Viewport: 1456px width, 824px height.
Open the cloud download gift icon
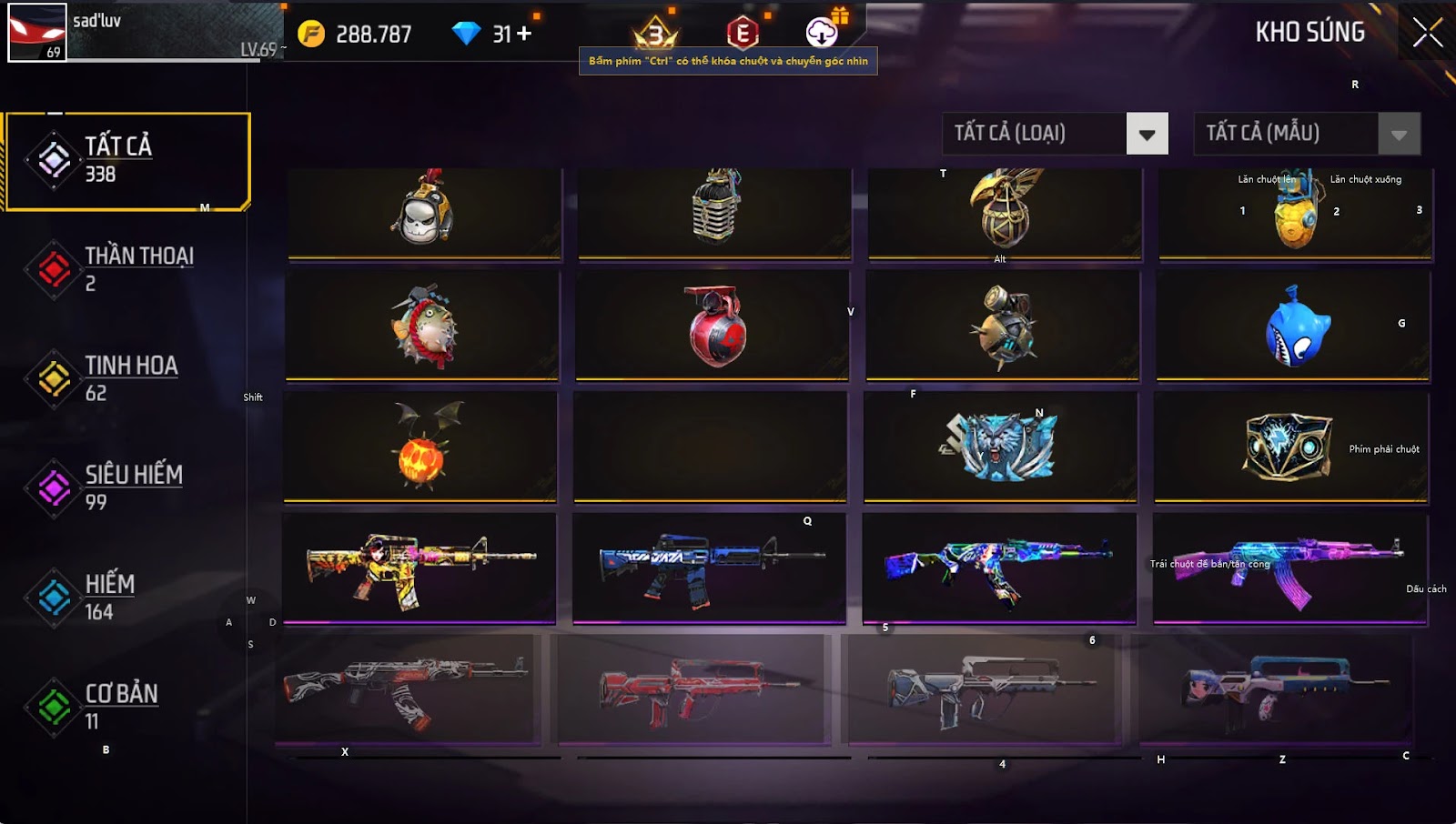[823, 33]
